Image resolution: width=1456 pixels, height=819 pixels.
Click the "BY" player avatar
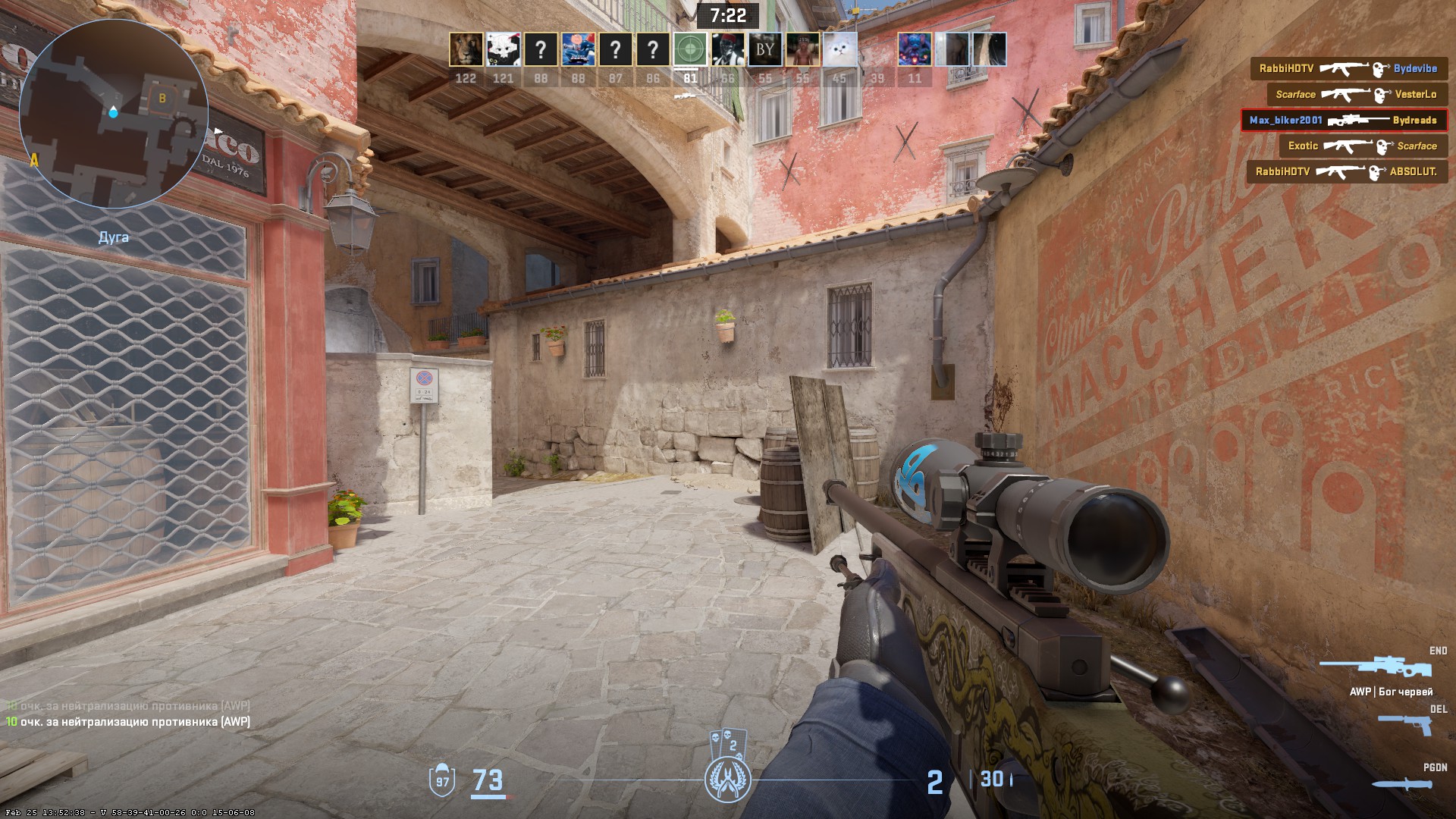(x=764, y=50)
